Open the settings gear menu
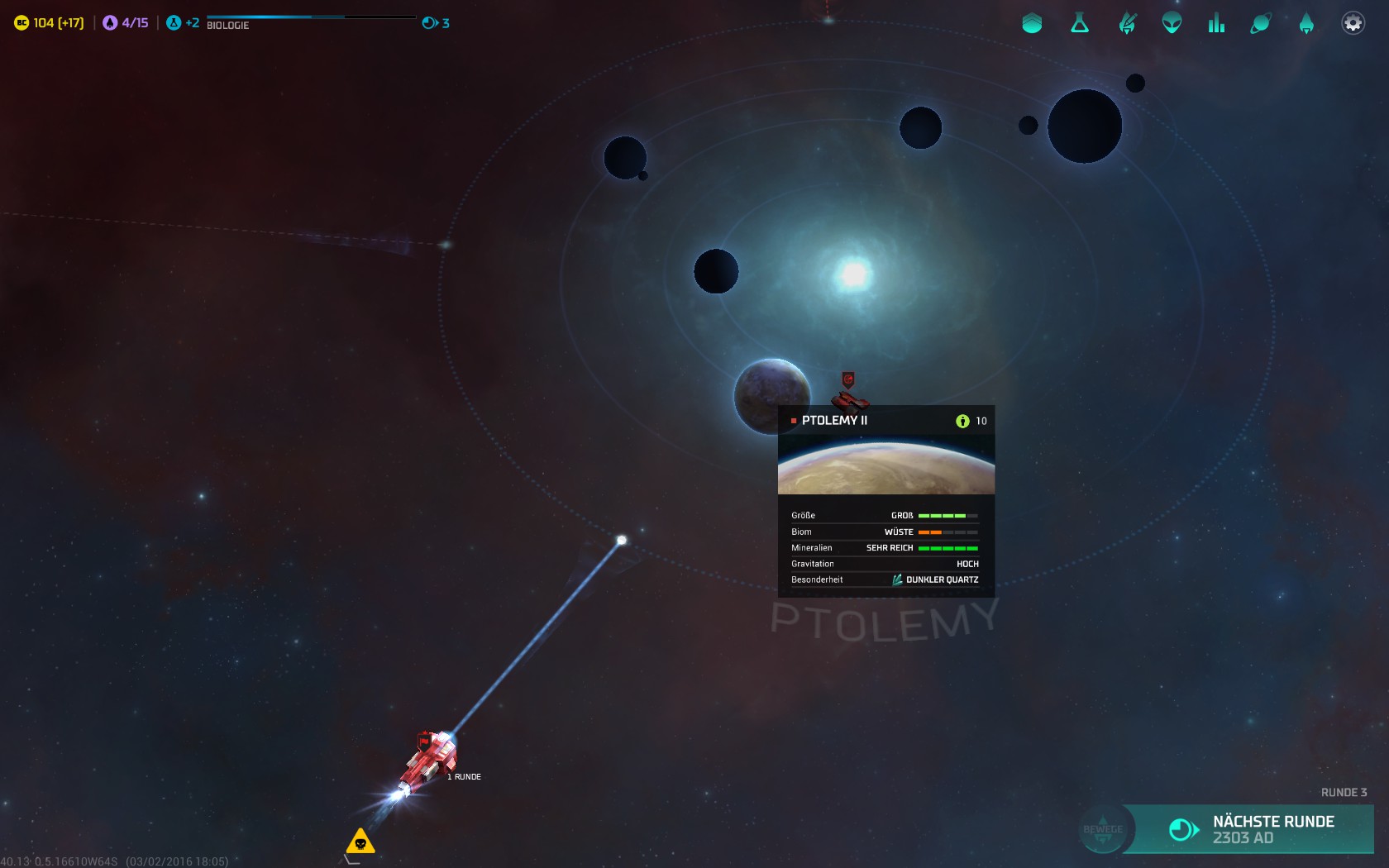The image size is (1389, 868). coord(1353,23)
